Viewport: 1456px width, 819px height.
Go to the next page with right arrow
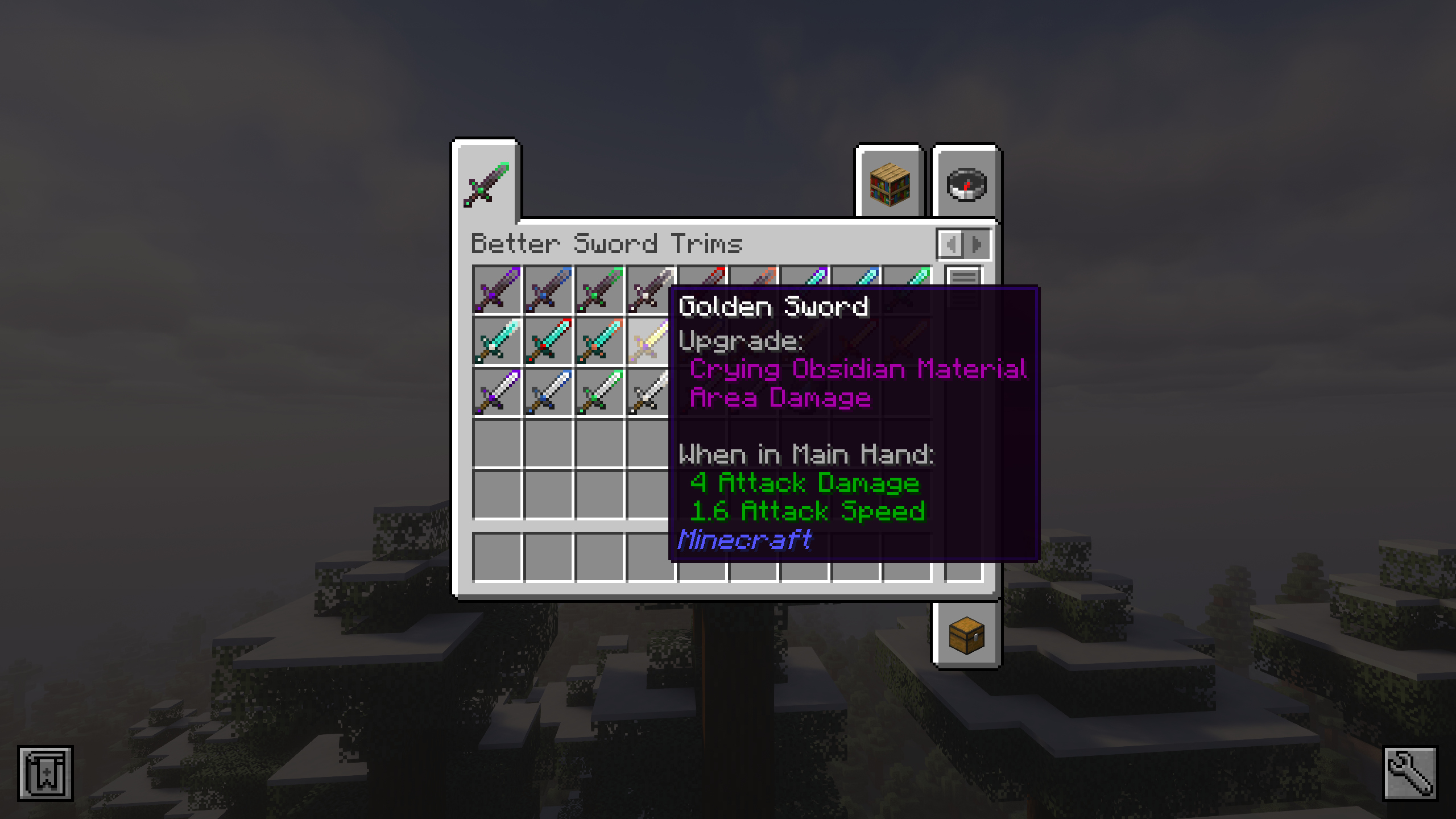click(x=975, y=244)
